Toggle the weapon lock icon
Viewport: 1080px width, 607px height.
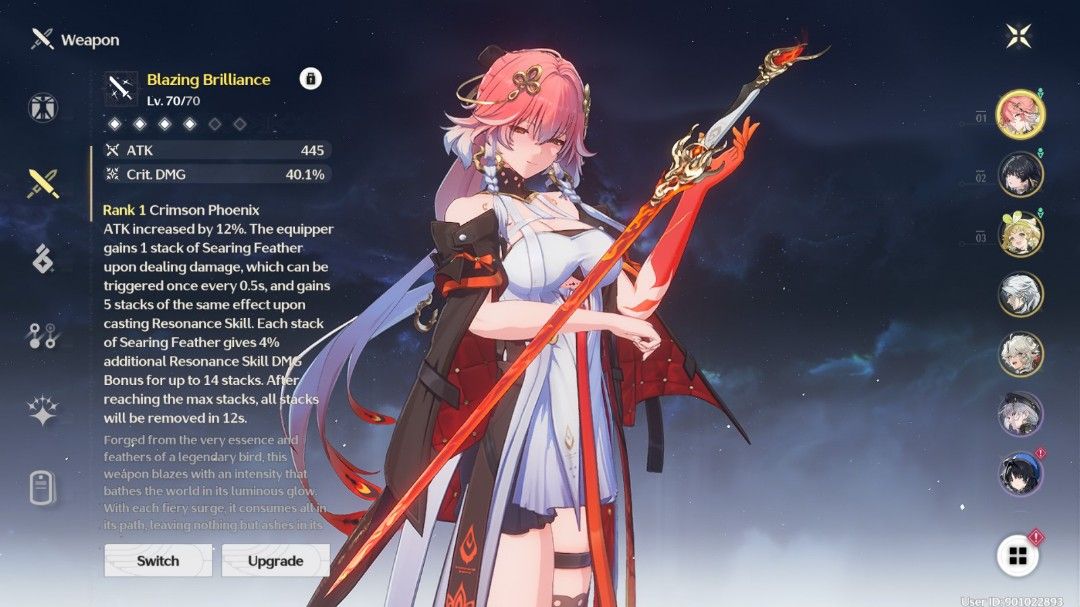coord(310,79)
